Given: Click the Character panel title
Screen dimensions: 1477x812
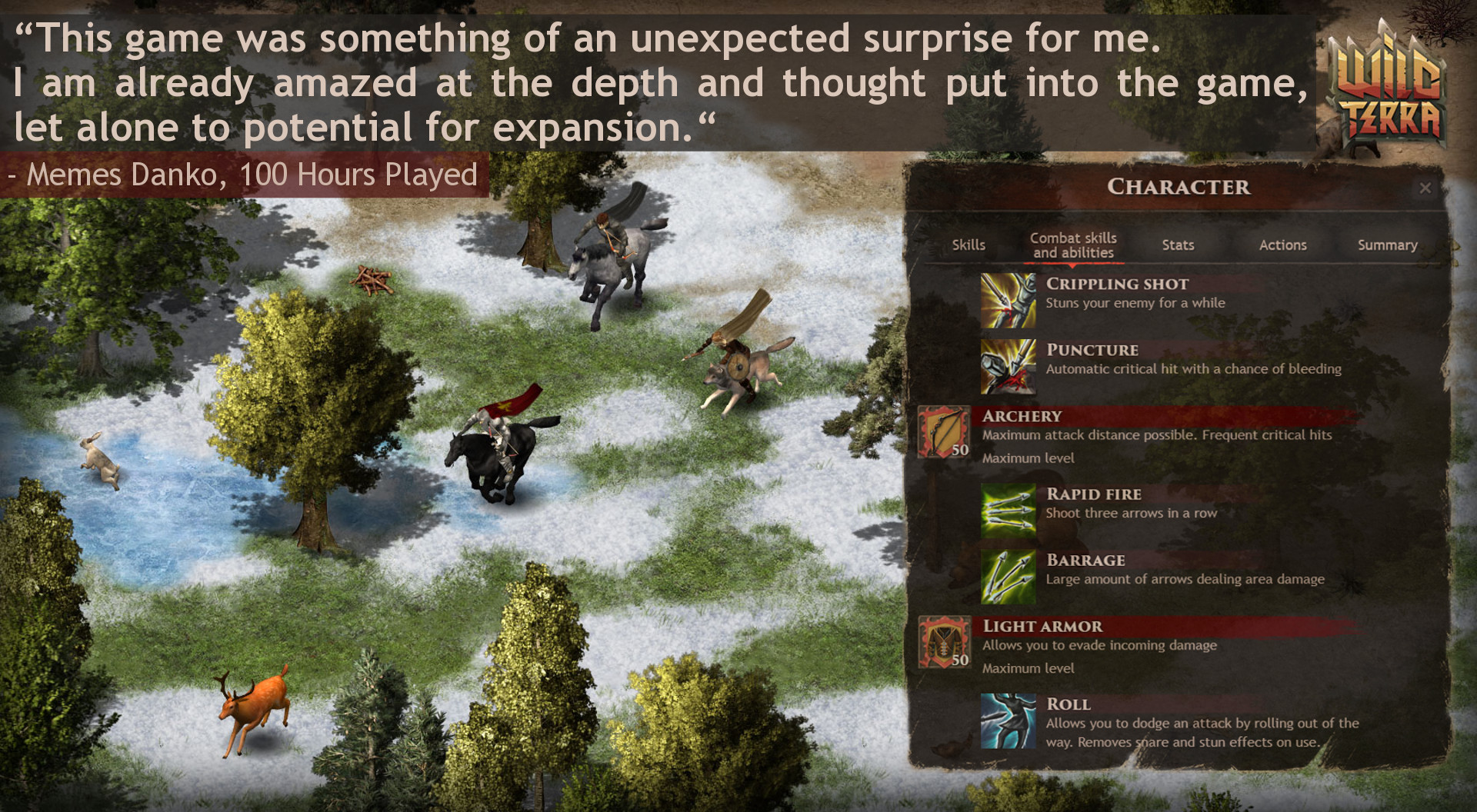Looking at the screenshot, I should point(1181,187).
